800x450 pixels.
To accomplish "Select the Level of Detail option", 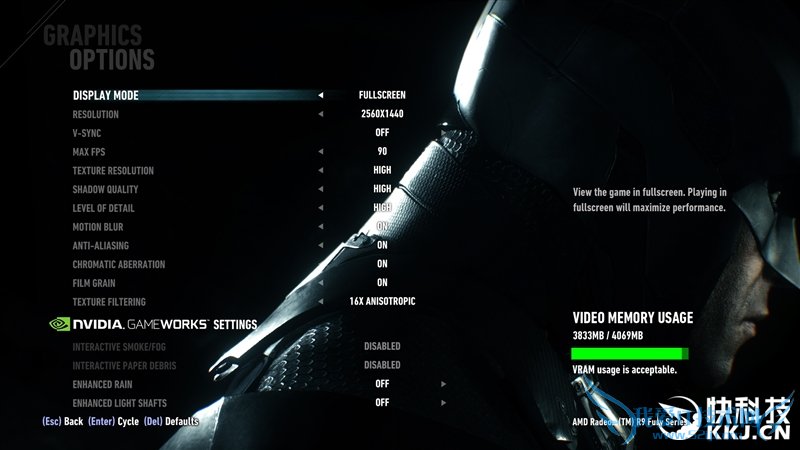I will coord(103,208).
